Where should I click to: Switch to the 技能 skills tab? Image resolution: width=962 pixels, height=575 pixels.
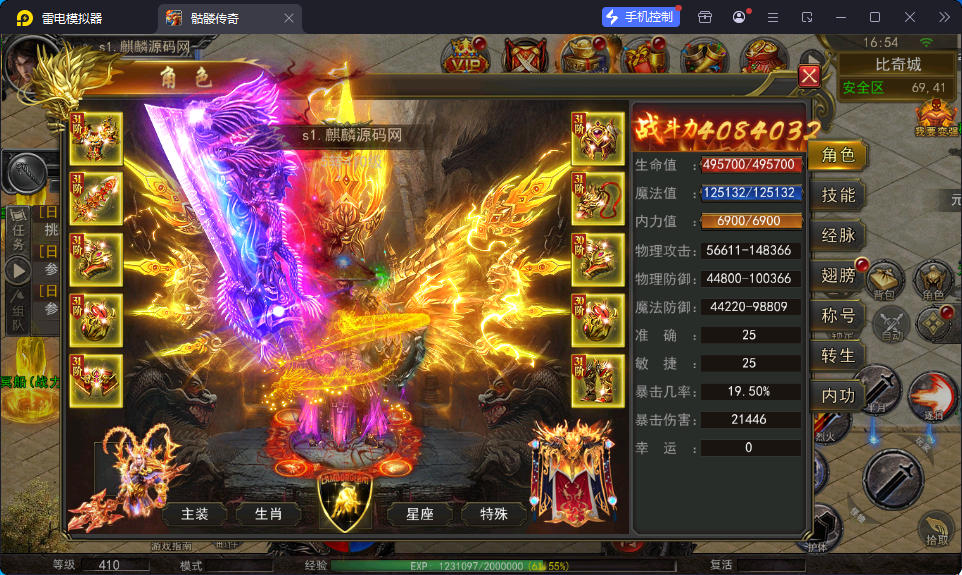tap(837, 196)
